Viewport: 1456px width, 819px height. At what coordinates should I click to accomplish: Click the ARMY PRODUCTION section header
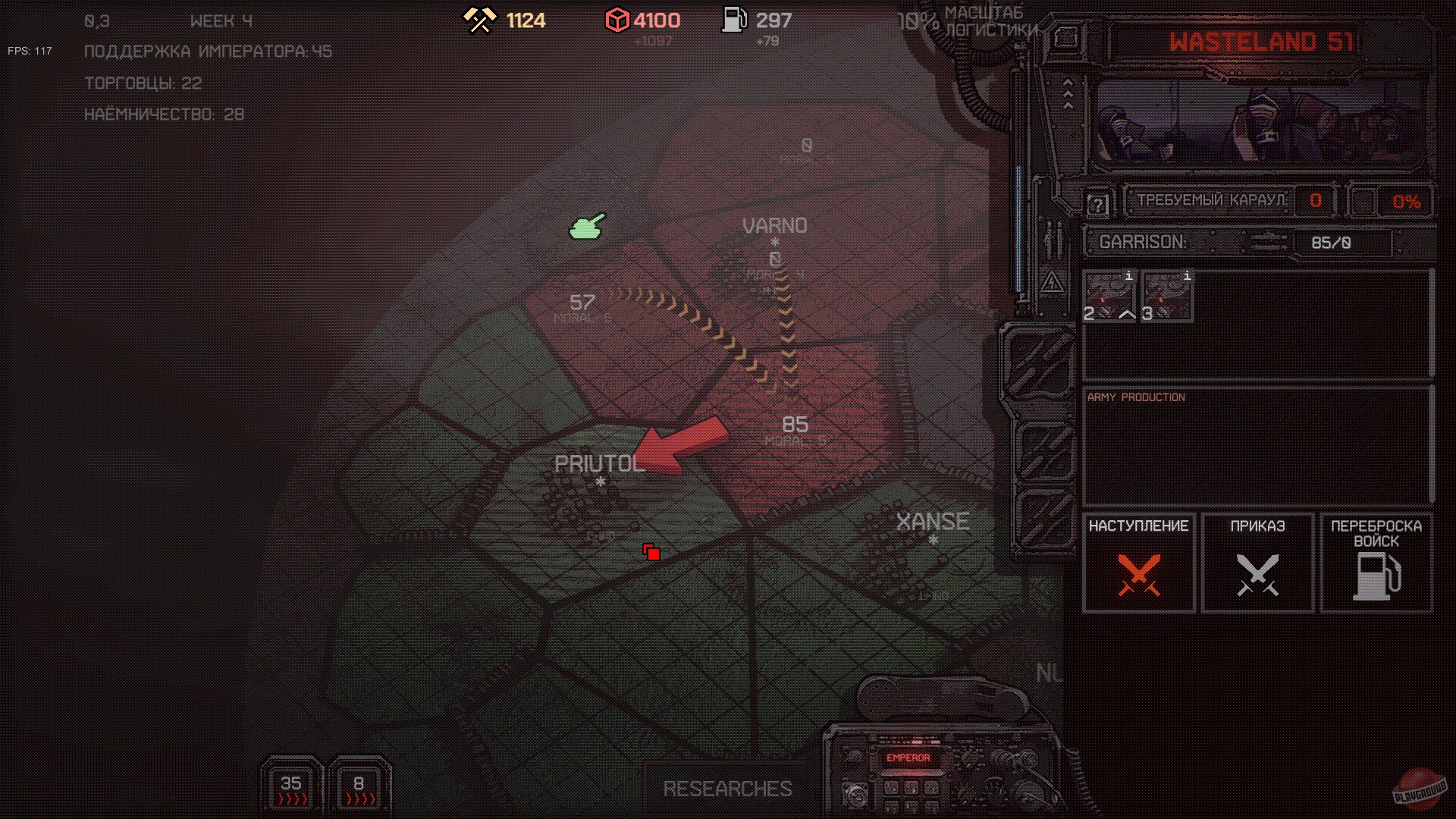click(x=1135, y=397)
